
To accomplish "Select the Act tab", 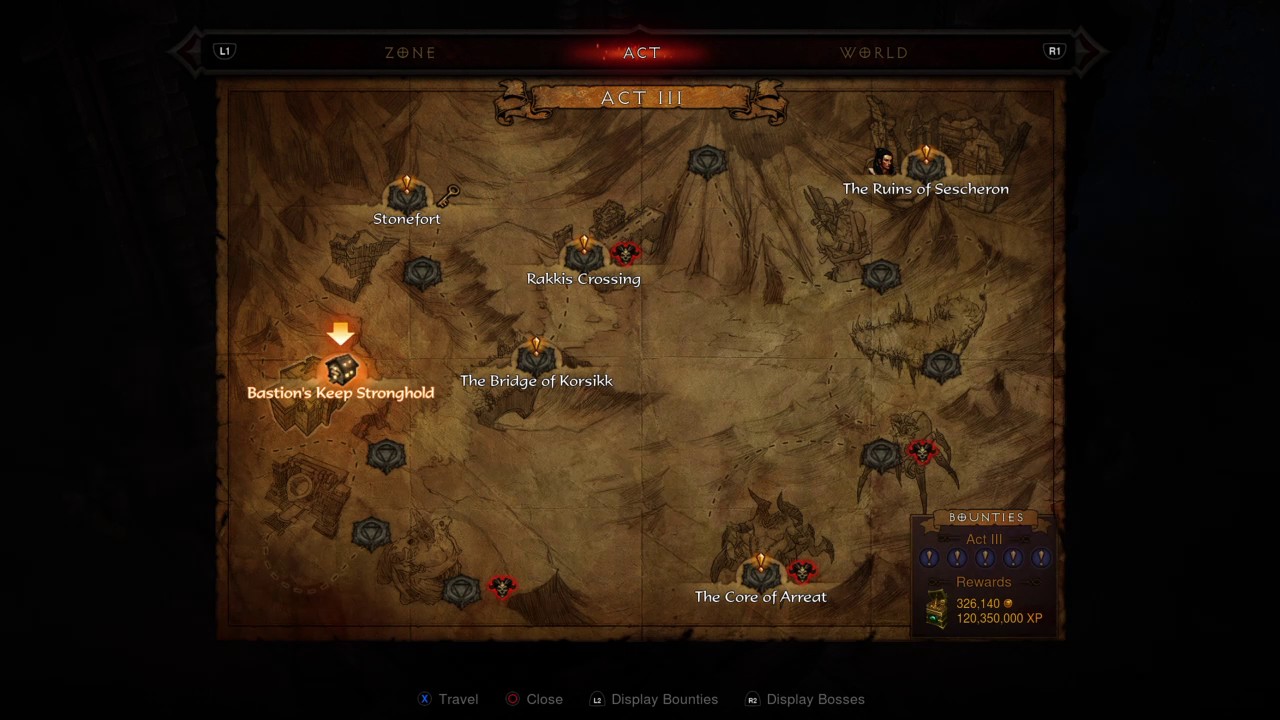I will coord(642,53).
